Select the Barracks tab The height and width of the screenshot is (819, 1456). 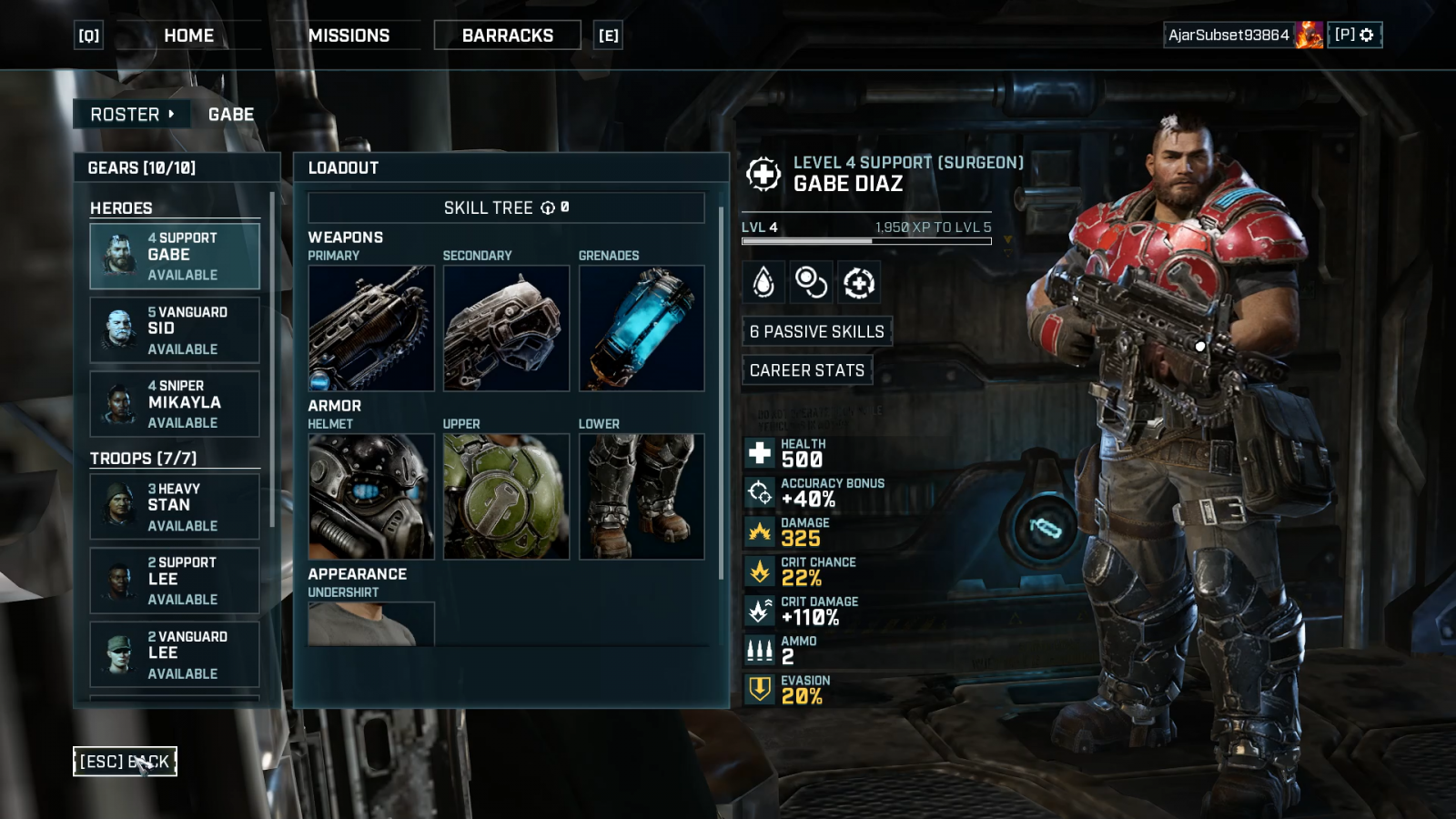point(507,35)
